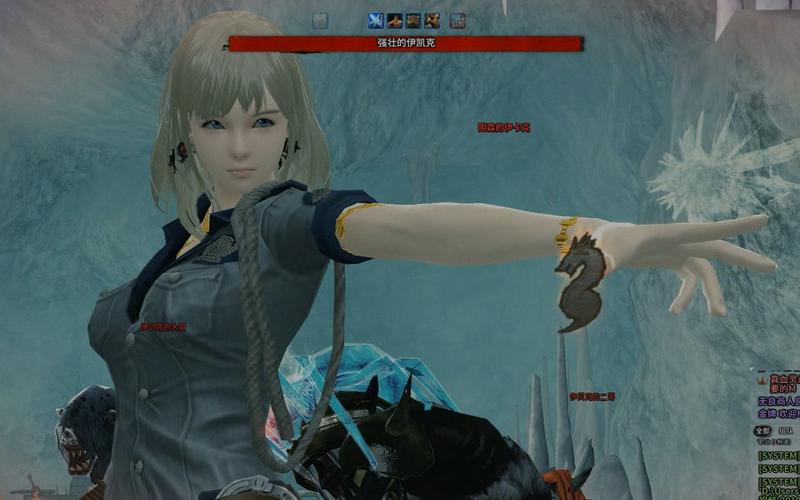Screen dimensions: 800x500
Task: Select the blue sword buff icon
Action: (x=376, y=20)
